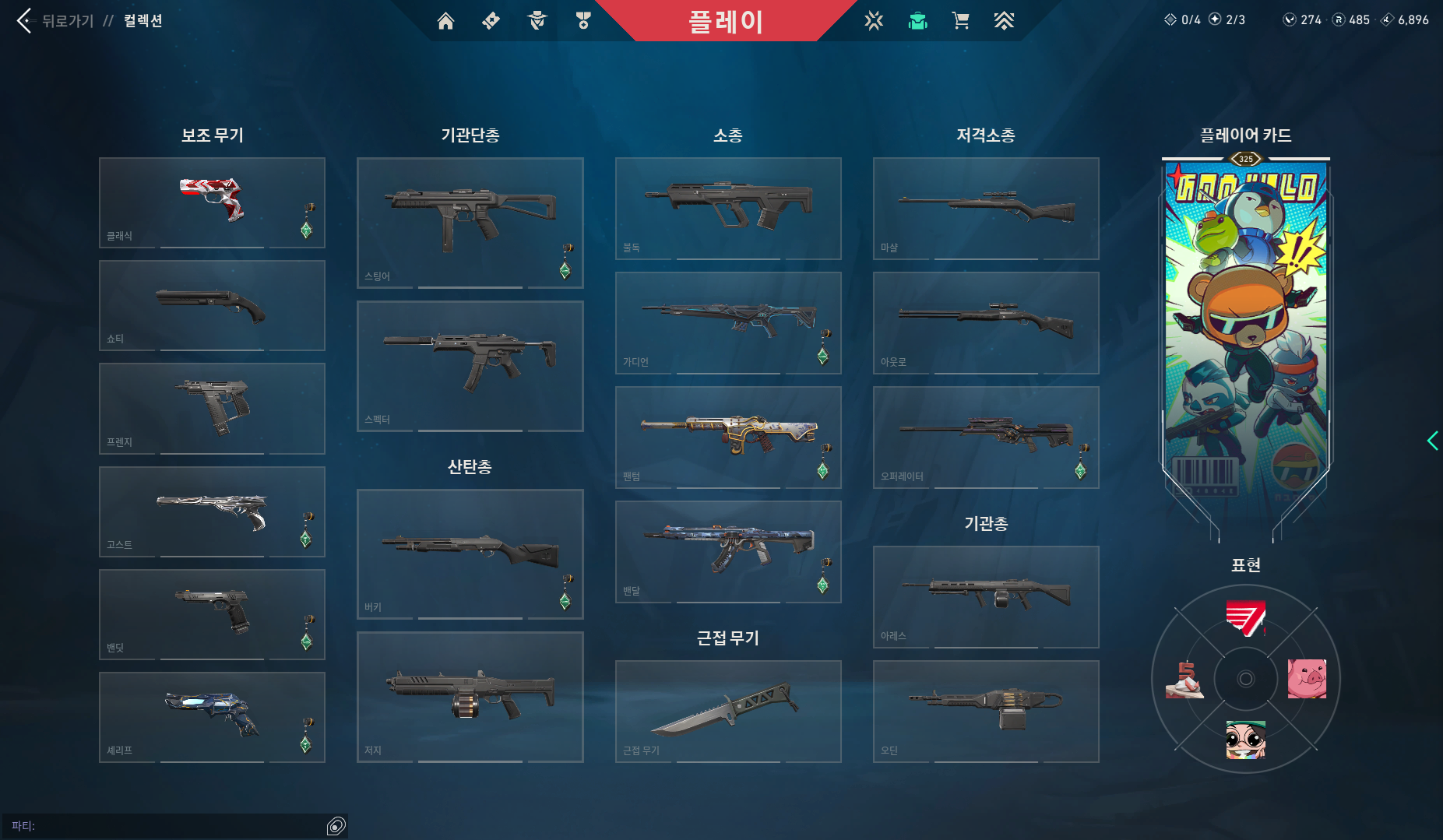Click the Premier icon at far right of navbar
The height and width of the screenshot is (840, 1443).
(1005, 21)
